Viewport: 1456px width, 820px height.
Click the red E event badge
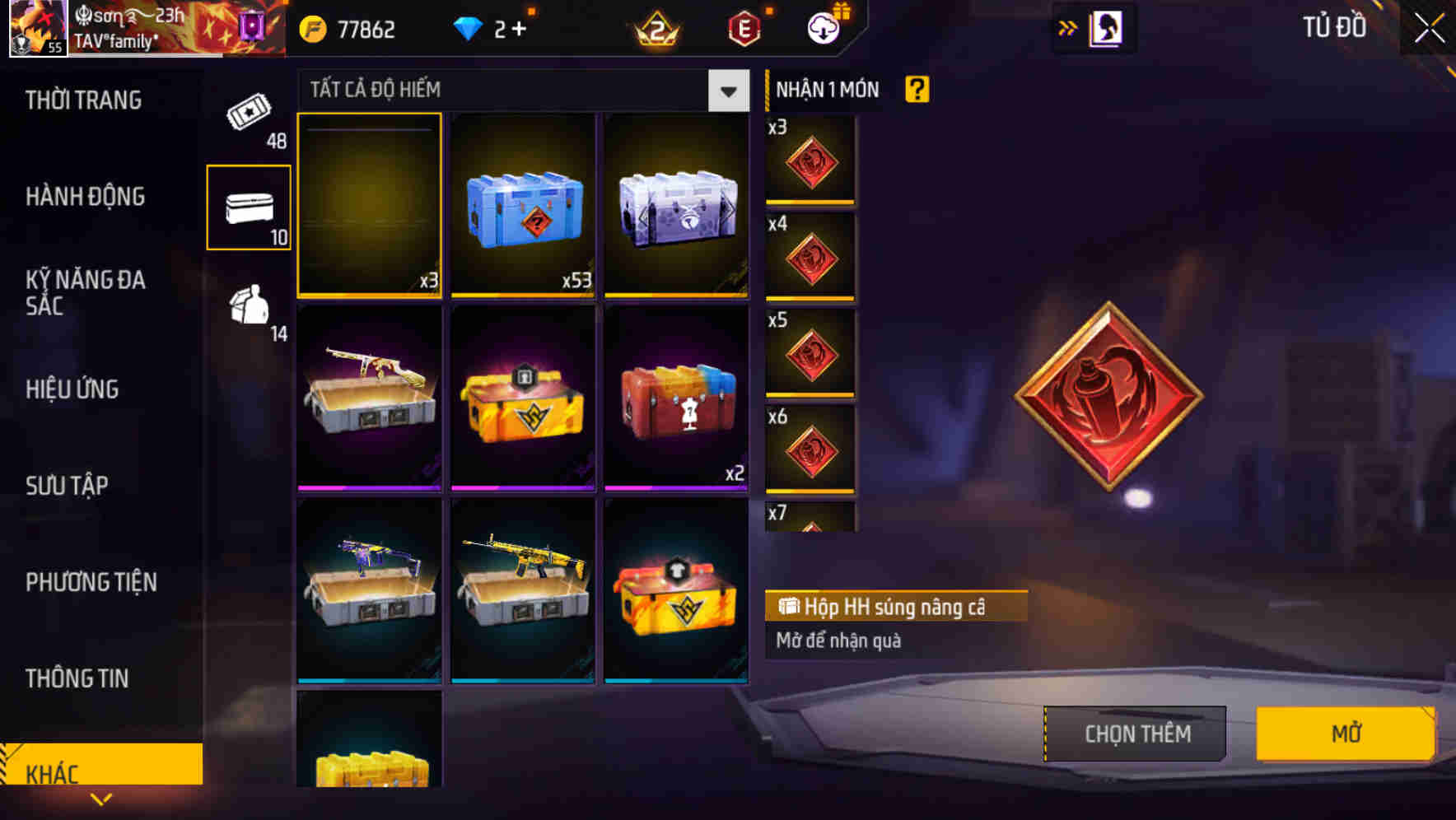pyautogui.click(x=742, y=27)
